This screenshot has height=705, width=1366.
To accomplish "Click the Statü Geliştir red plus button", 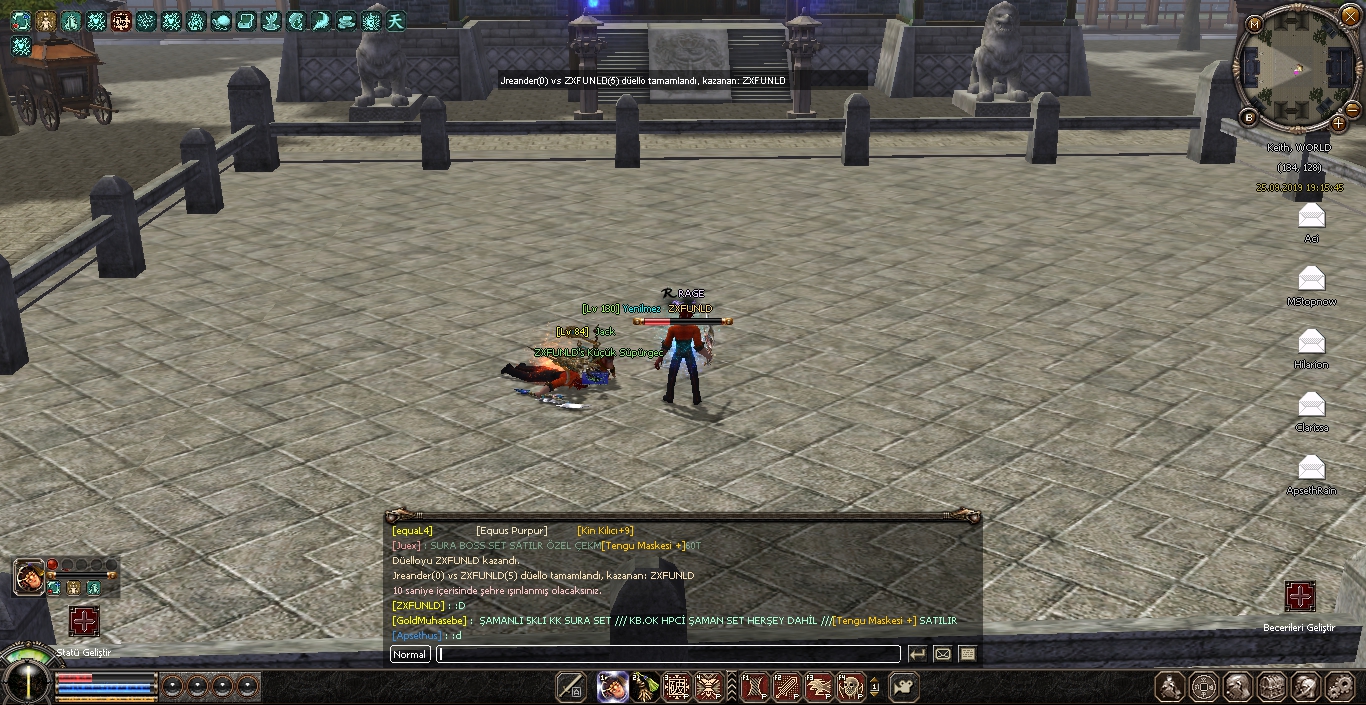I will click(x=84, y=621).
